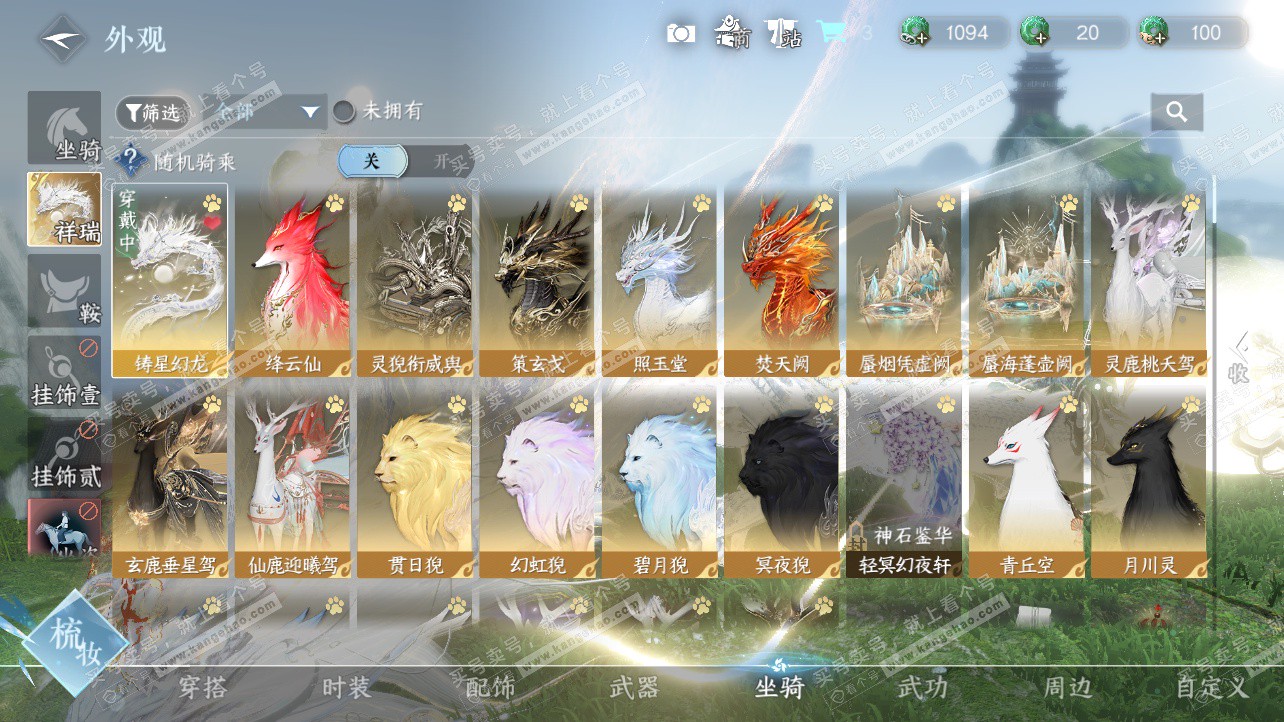Open the shopping cart
Screen dimensions: 1284x722
(x=830, y=32)
